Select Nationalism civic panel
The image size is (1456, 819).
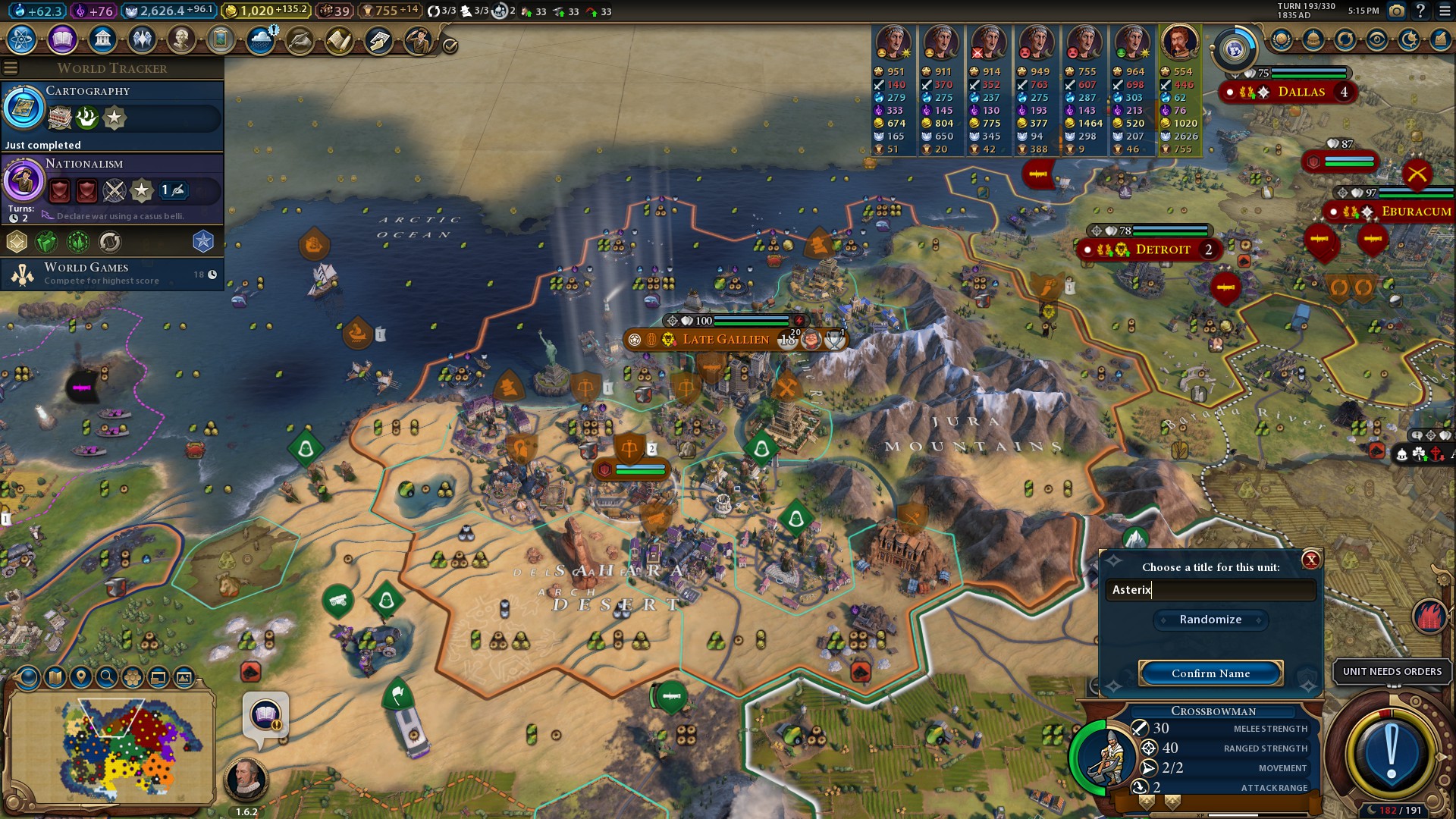(112, 182)
